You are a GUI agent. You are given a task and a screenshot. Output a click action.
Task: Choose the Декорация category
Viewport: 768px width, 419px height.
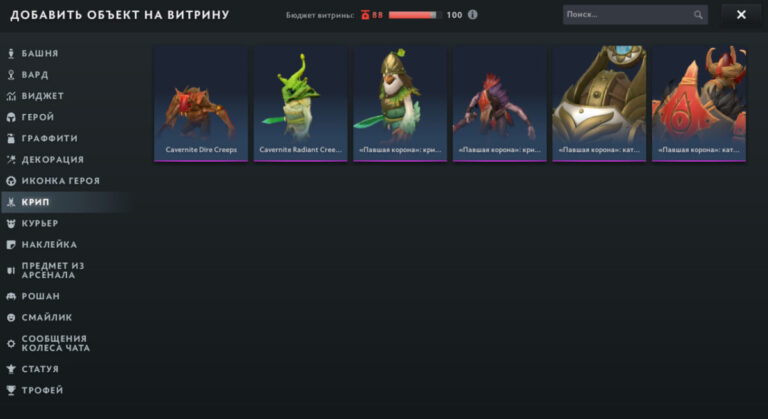[x=52, y=159]
